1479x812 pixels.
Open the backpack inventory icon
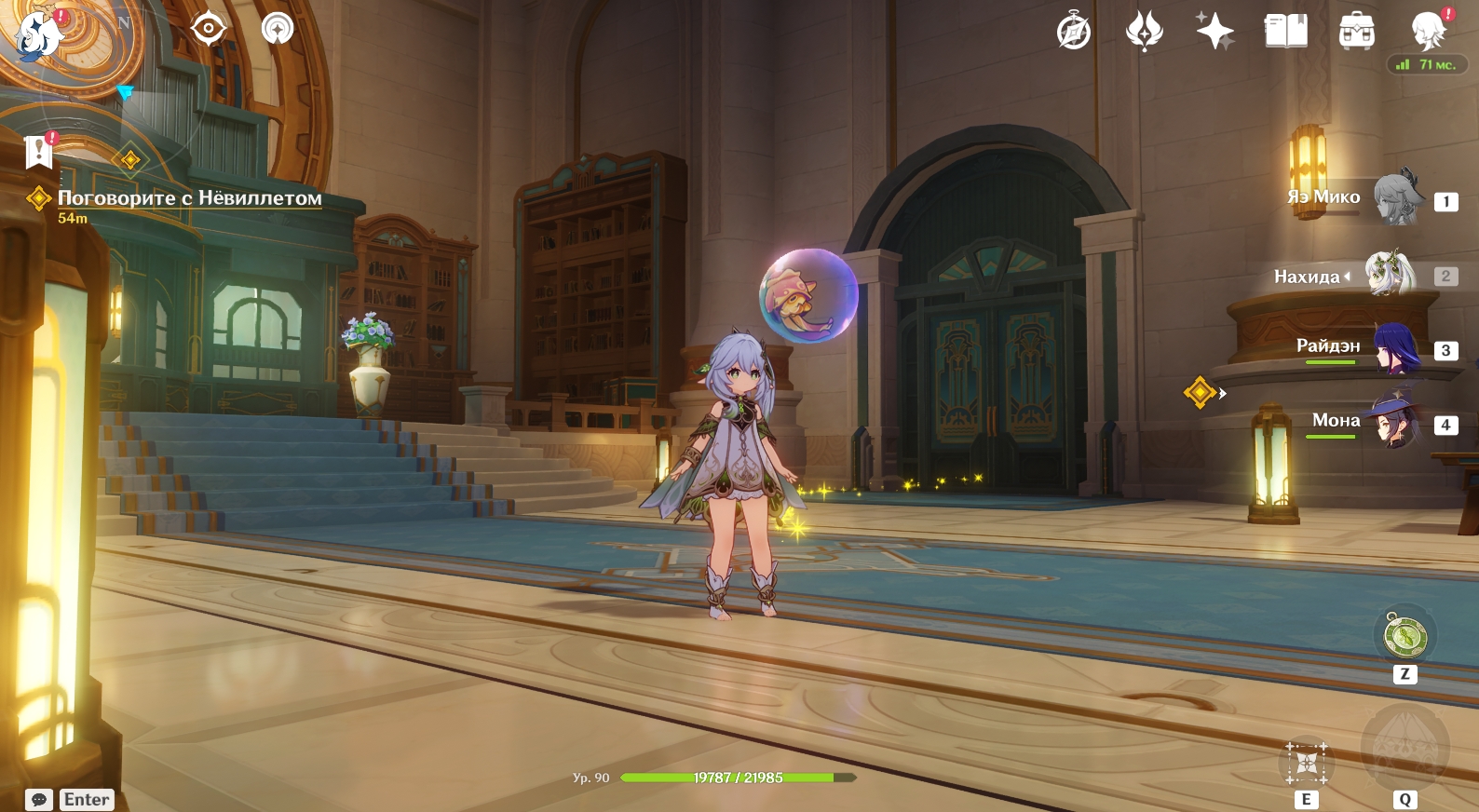pyautogui.click(x=1356, y=32)
